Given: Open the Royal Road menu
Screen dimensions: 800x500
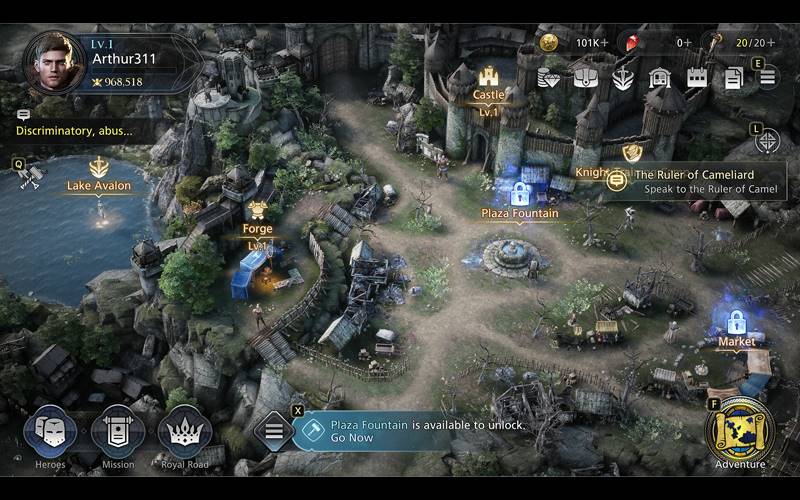Looking at the screenshot, I should click(185, 432).
